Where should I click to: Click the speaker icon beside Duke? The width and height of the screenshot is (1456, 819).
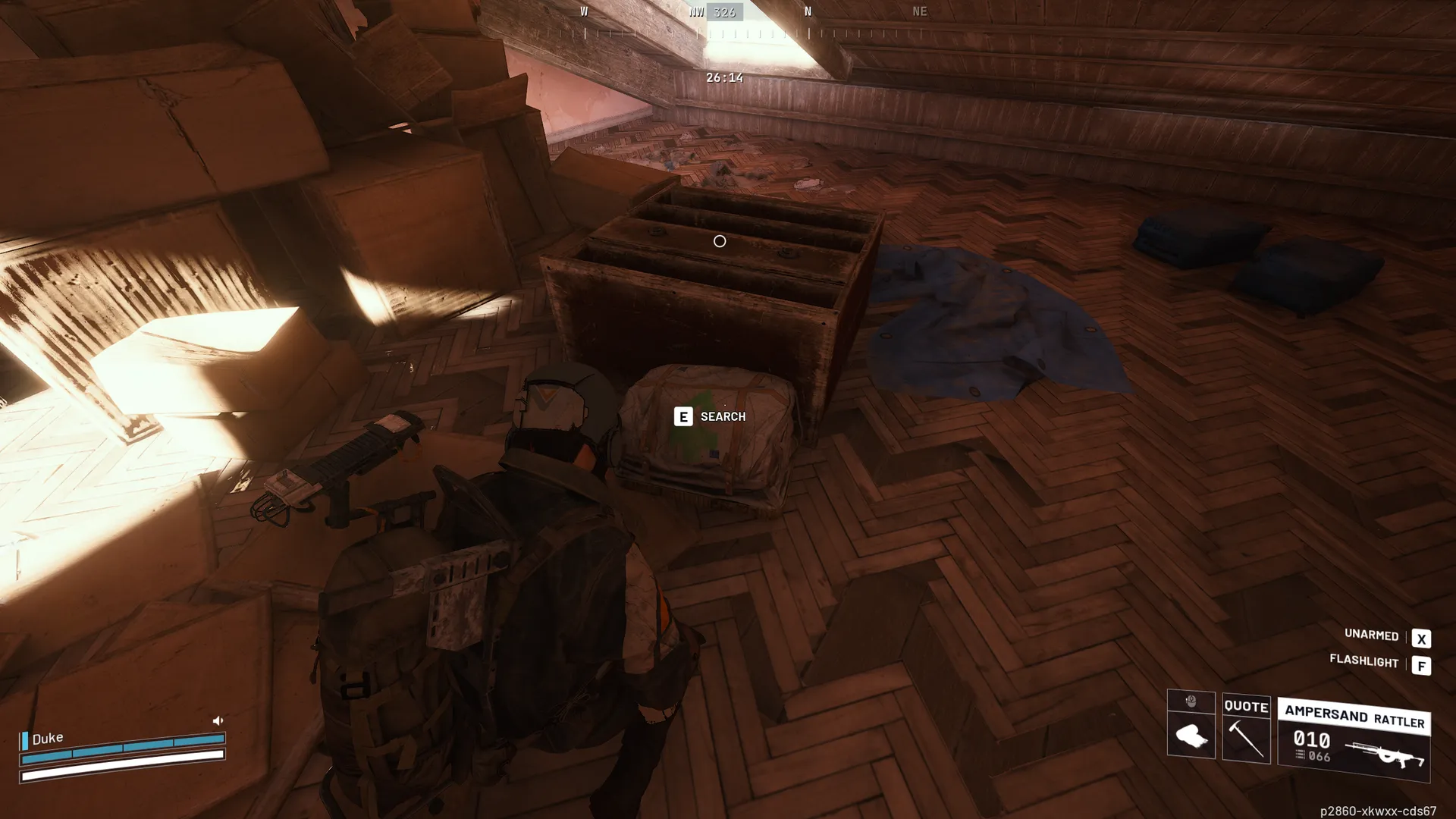(218, 720)
